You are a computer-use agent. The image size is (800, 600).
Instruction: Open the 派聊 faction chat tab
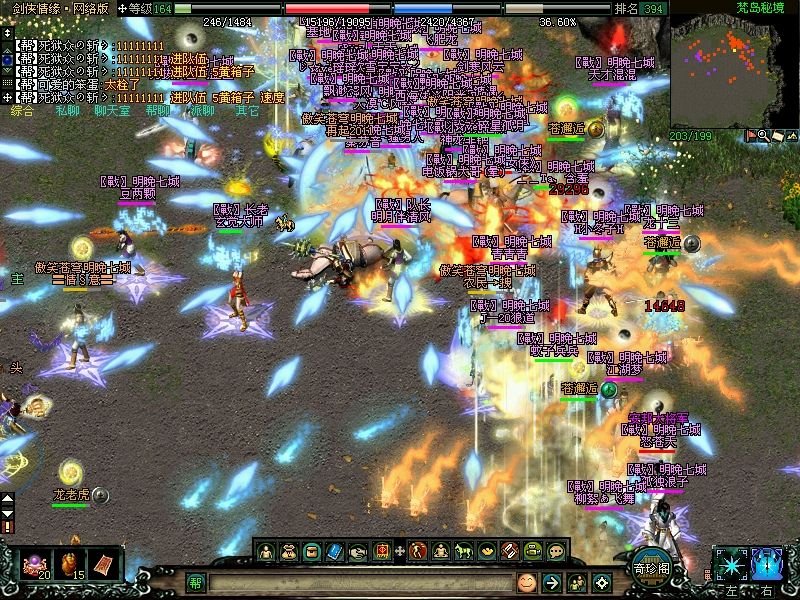coord(201,111)
